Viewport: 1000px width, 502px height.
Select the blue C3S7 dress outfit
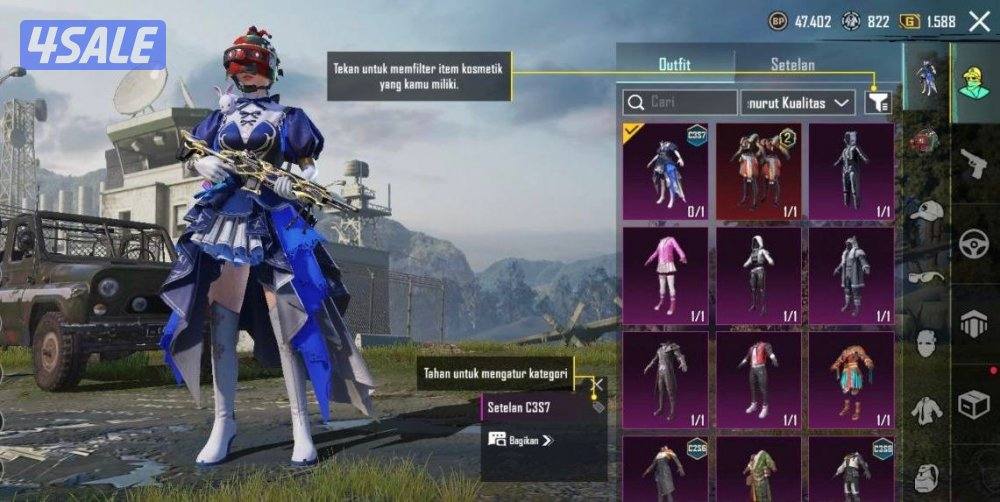(665, 171)
